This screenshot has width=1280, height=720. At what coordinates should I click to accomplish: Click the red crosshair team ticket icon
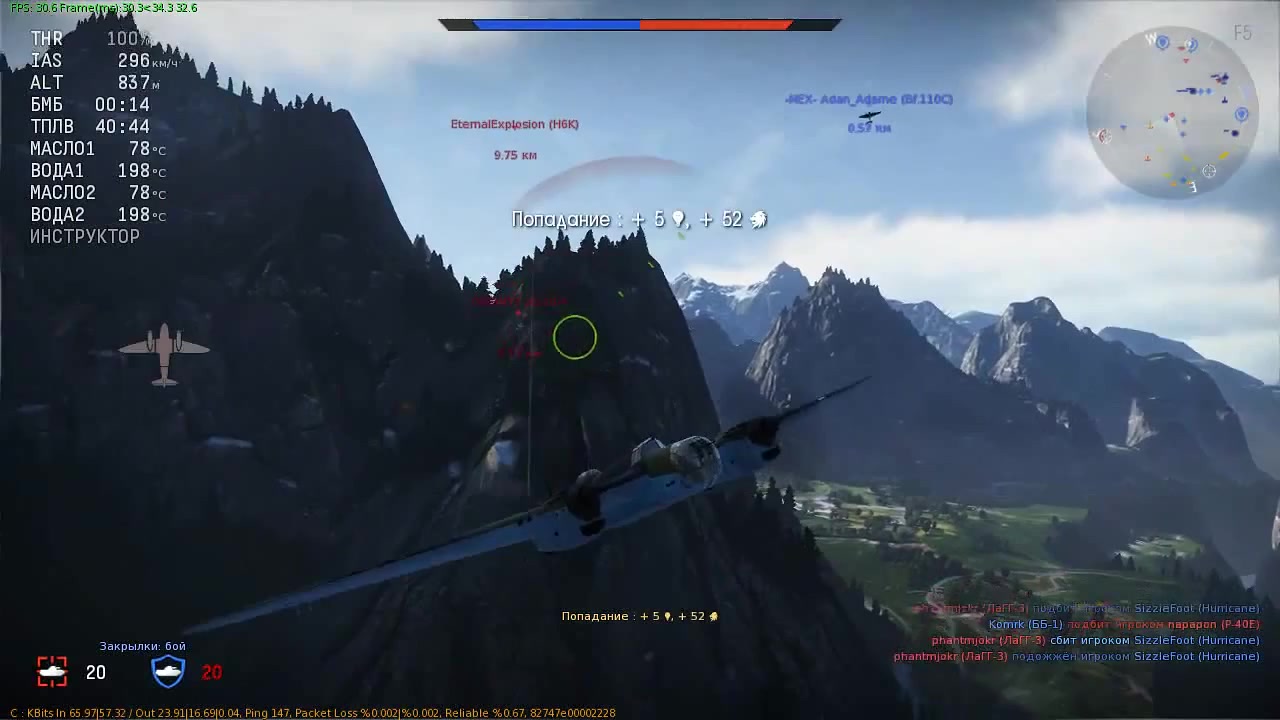pyautogui.click(x=52, y=671)
